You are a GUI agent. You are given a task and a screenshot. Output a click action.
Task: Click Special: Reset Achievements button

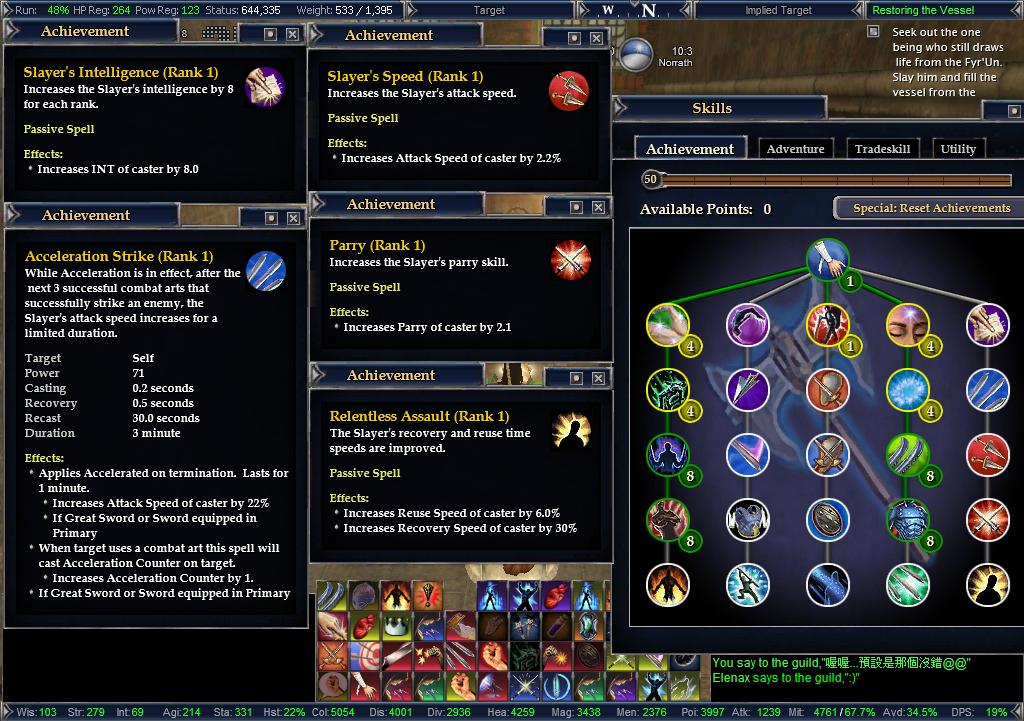(931, 208)
